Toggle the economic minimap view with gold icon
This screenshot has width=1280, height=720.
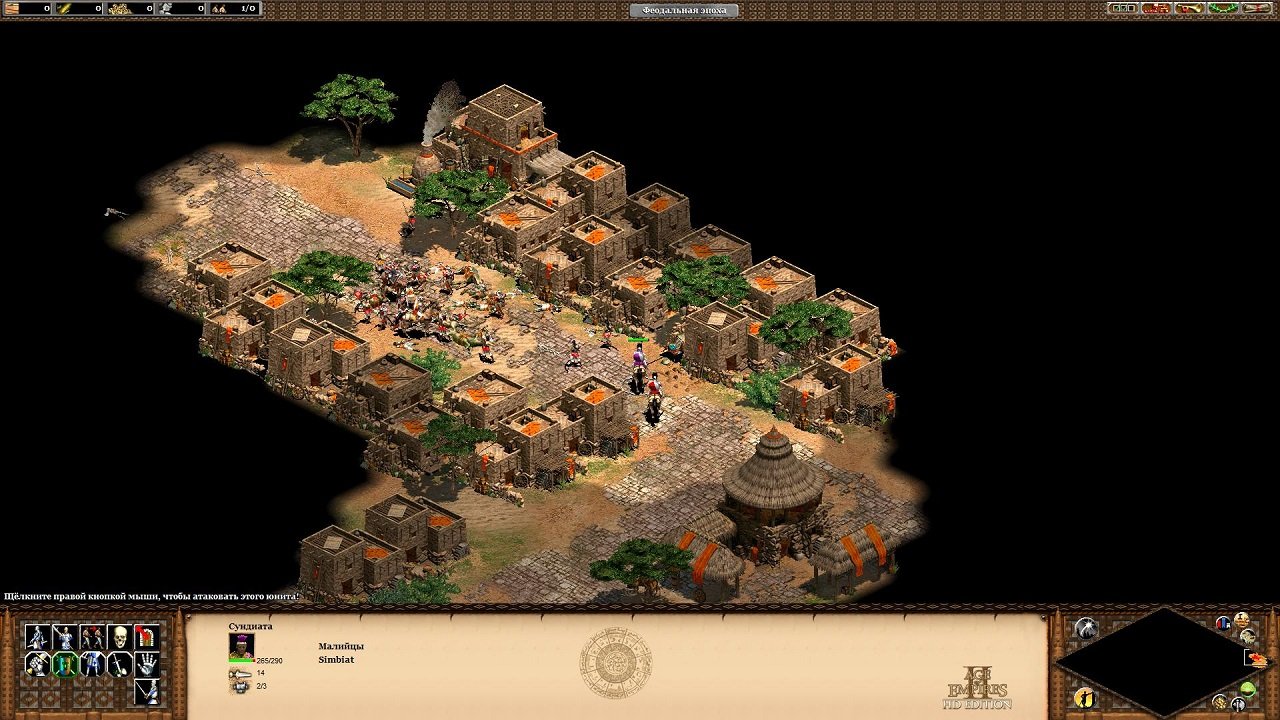(x=1220, y=703)
